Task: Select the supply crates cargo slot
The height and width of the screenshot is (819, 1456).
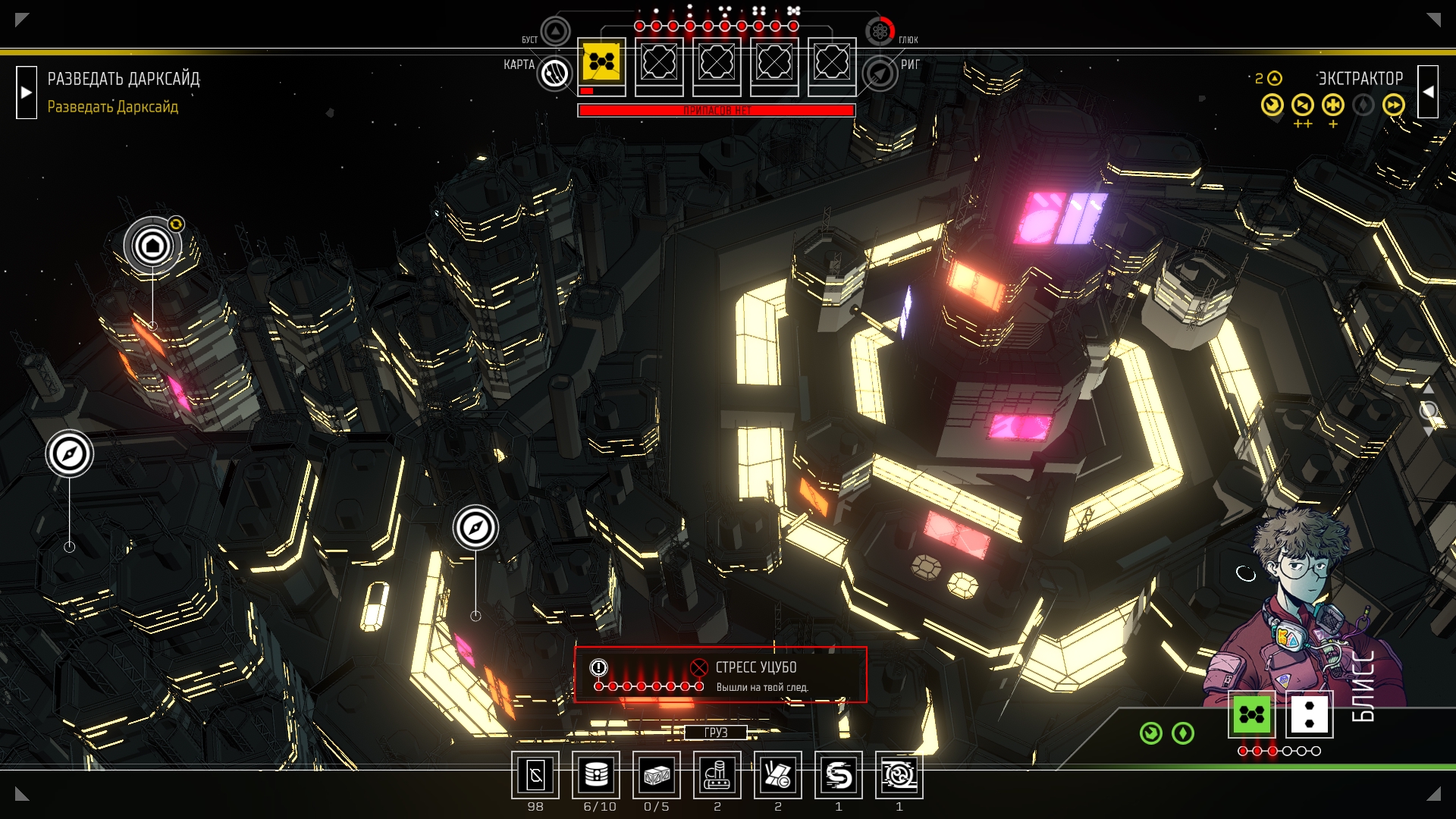Action: pyautogui.click(x=657, y=775)
